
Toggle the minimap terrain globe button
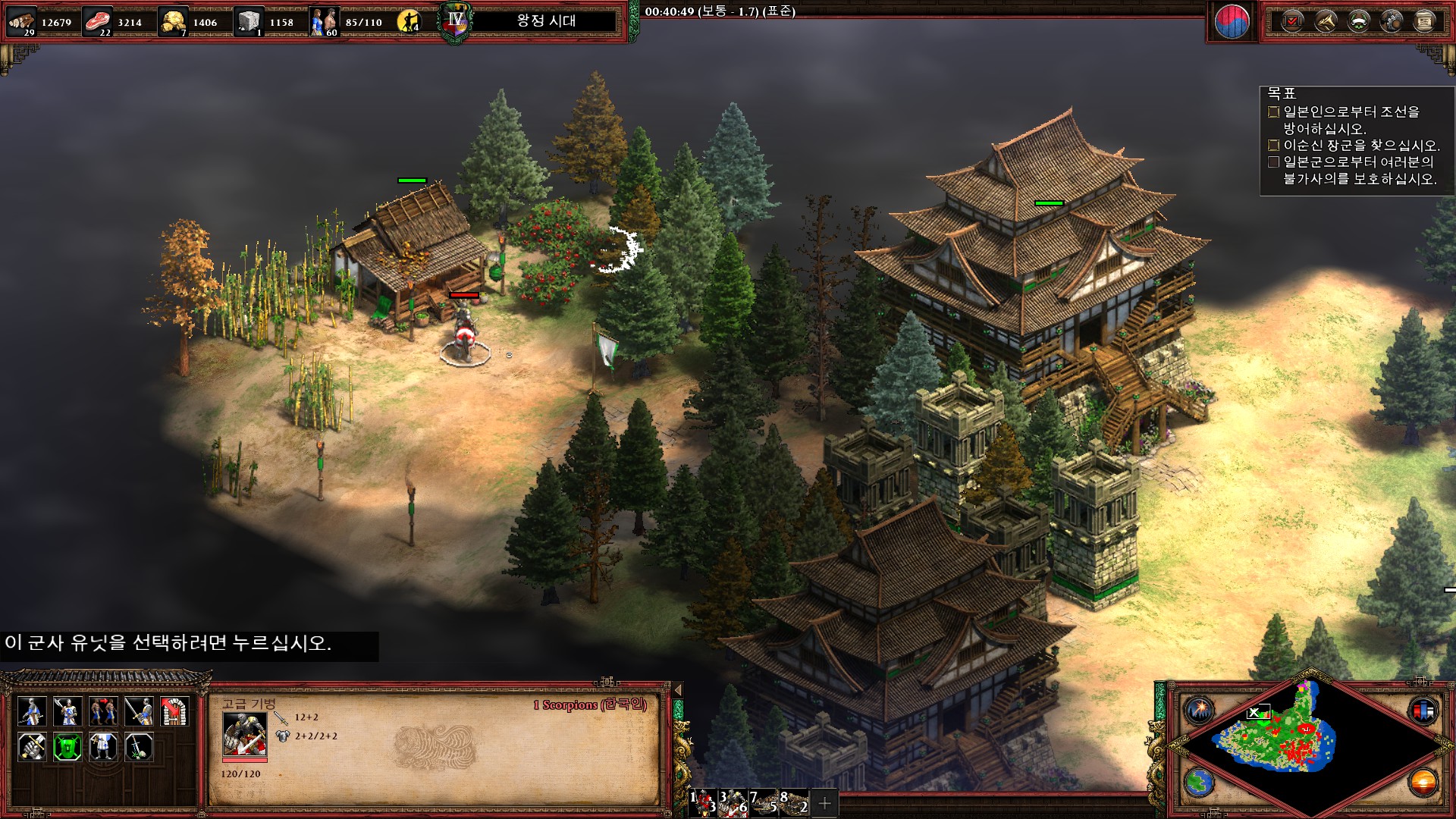pyautogui.click(x=1200, y=783)
